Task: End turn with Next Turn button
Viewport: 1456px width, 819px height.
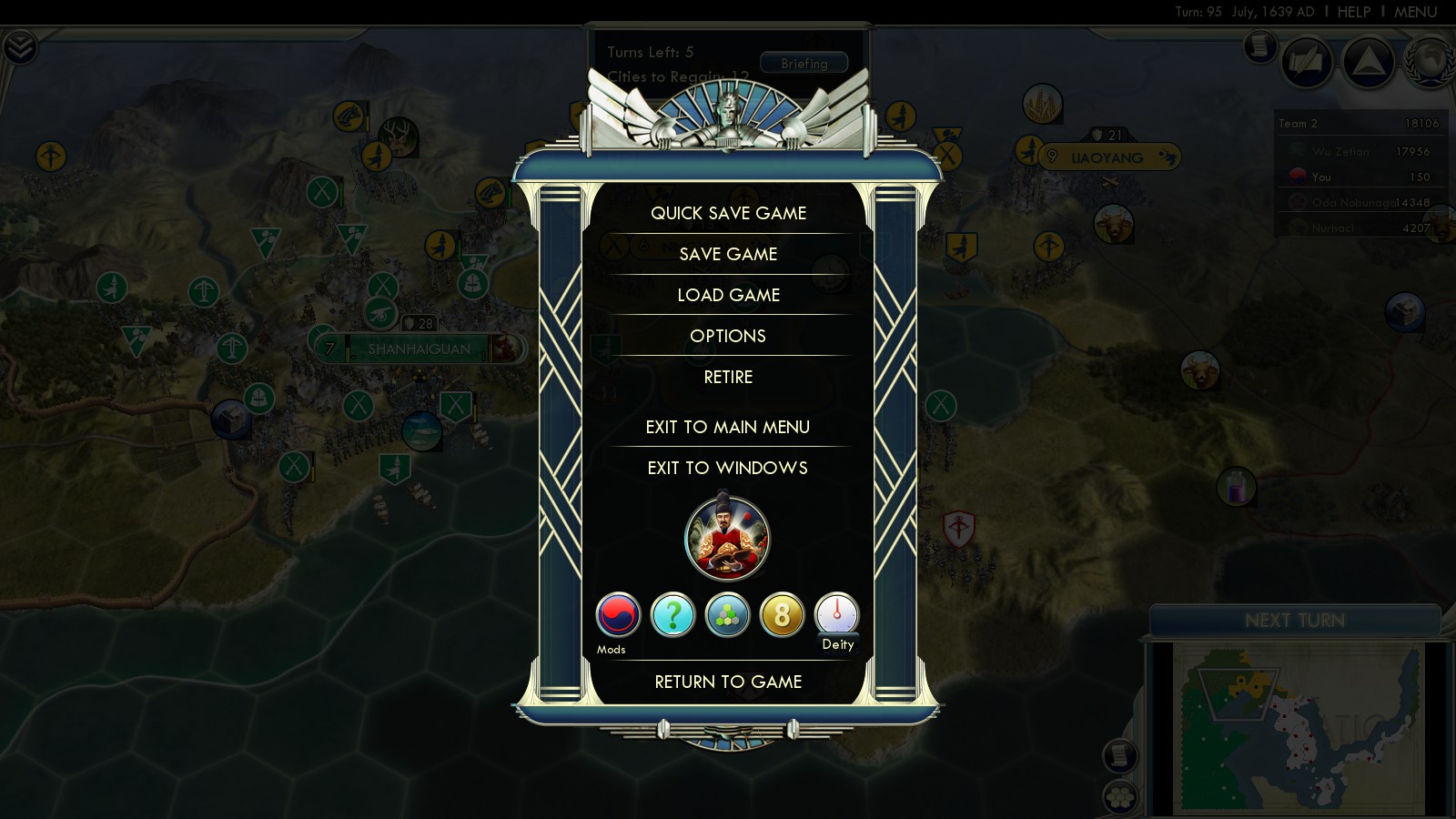Action: point(1294,621)
